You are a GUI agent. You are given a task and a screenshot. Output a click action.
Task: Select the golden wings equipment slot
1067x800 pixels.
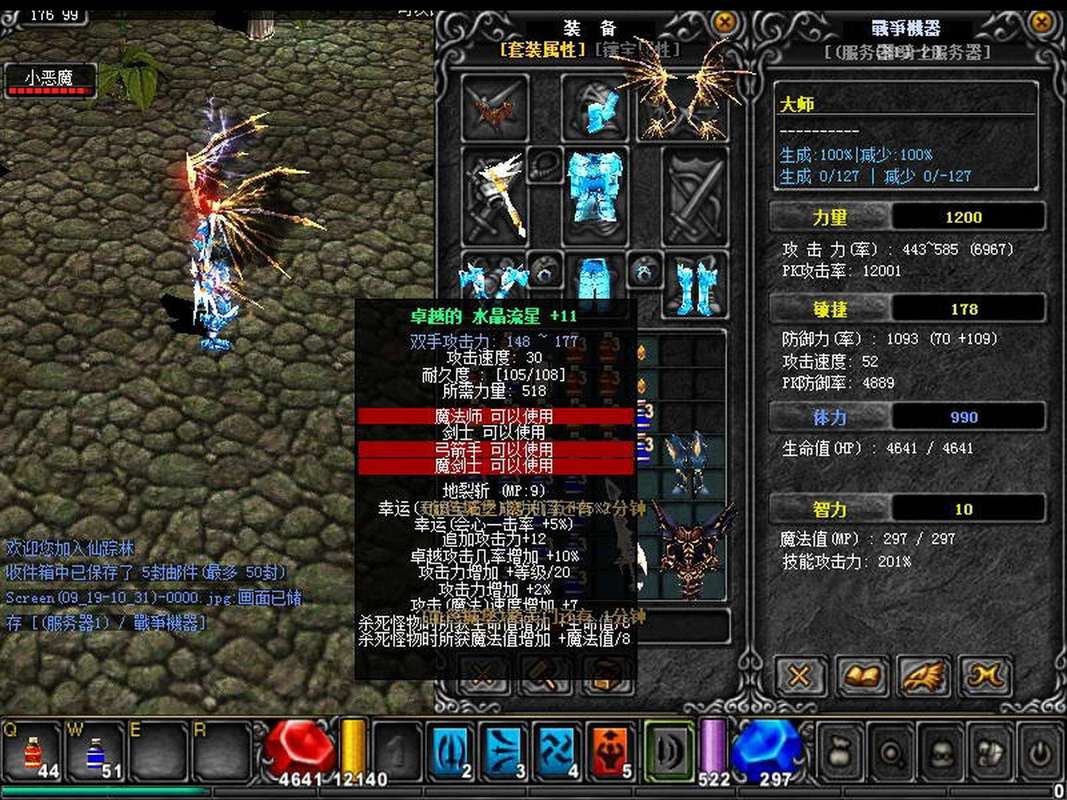point(682,105)
